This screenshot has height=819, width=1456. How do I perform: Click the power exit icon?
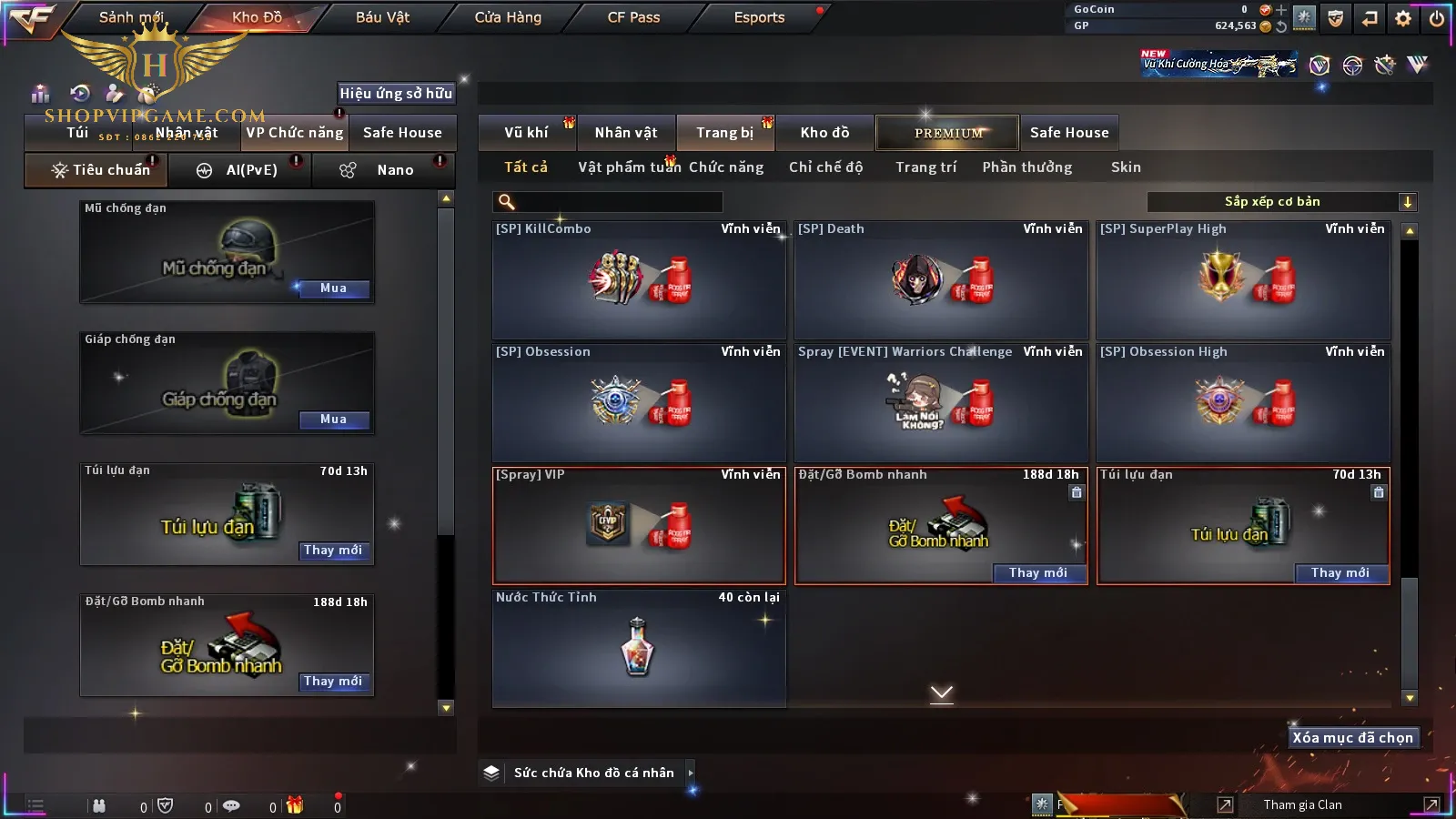[1437, 18]
